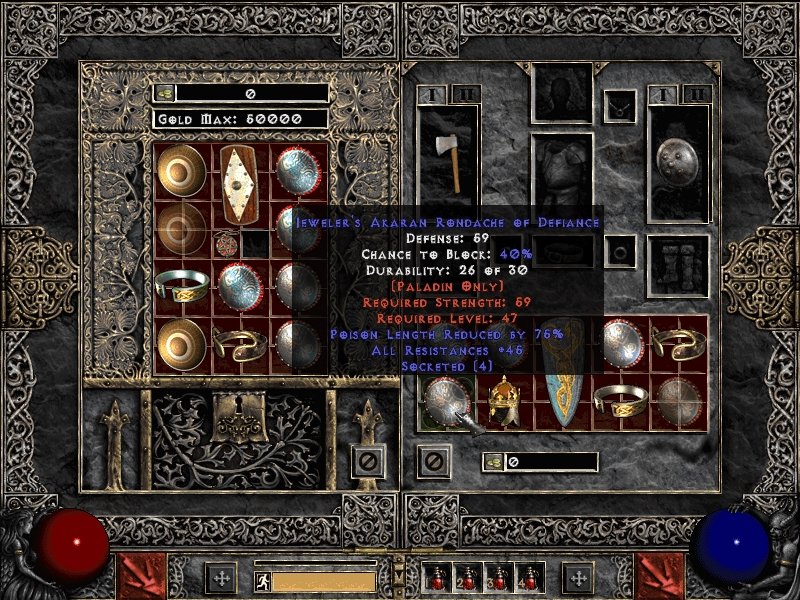Image resolution: width=800 pixels, height=600 pixels.
Task: Toggle the run/walk button
Action: point(262,580)
